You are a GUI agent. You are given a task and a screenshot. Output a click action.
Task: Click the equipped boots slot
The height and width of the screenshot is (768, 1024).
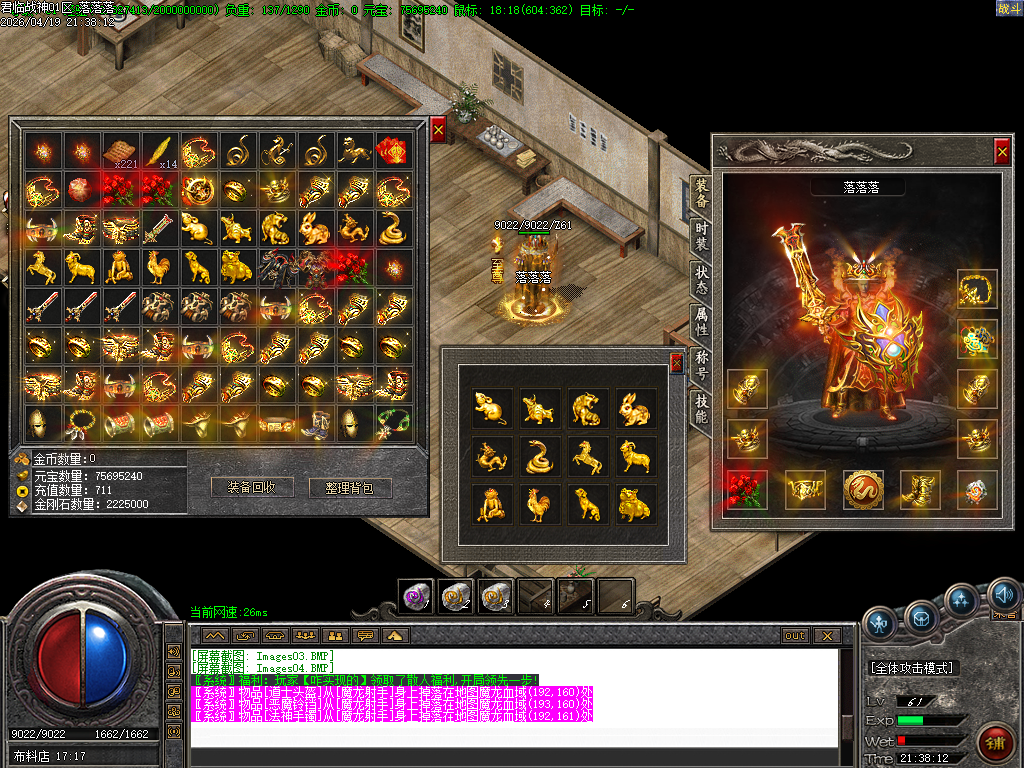(x=919, y=488)
